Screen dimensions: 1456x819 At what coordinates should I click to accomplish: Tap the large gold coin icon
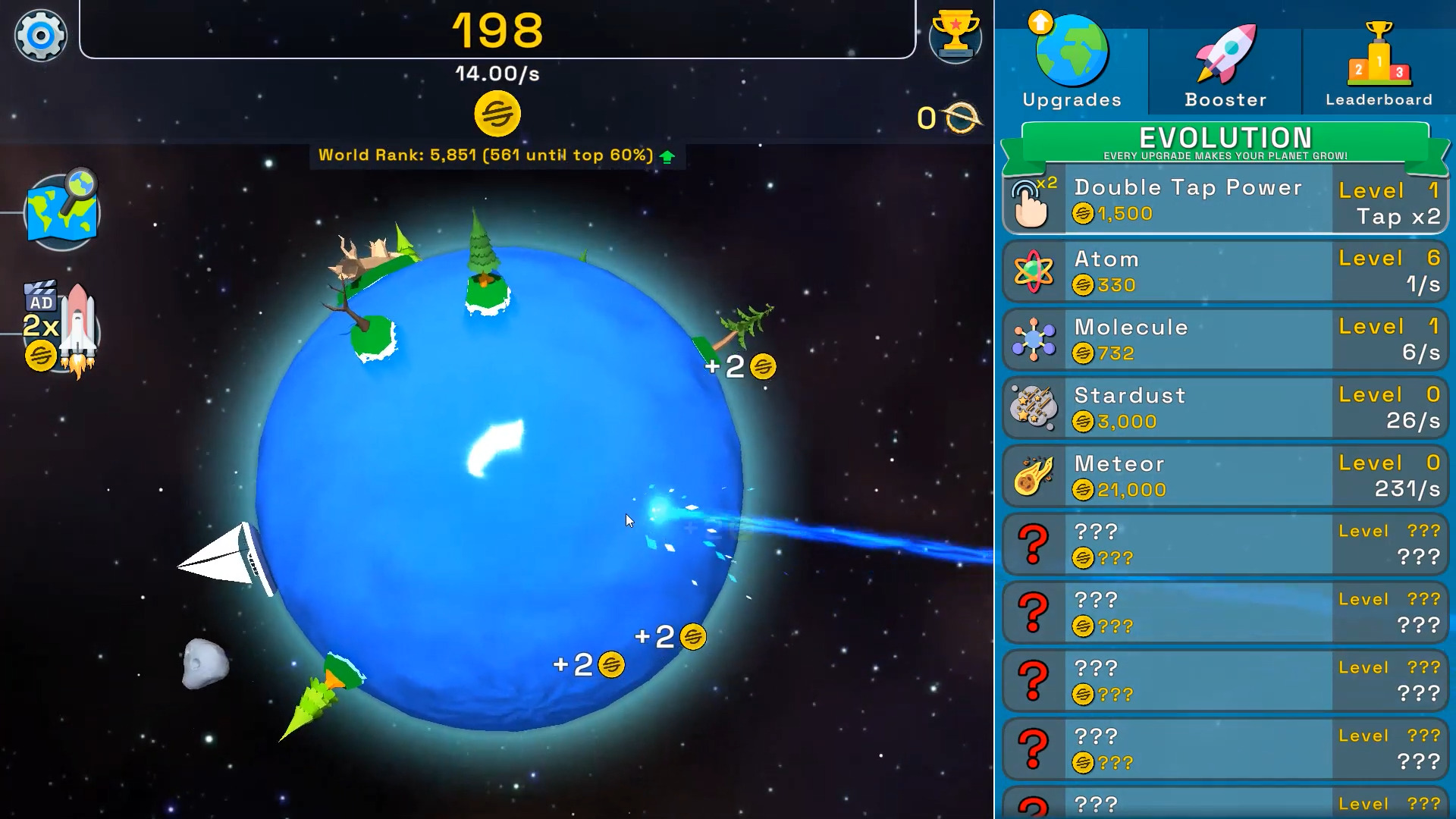(497, 114)
